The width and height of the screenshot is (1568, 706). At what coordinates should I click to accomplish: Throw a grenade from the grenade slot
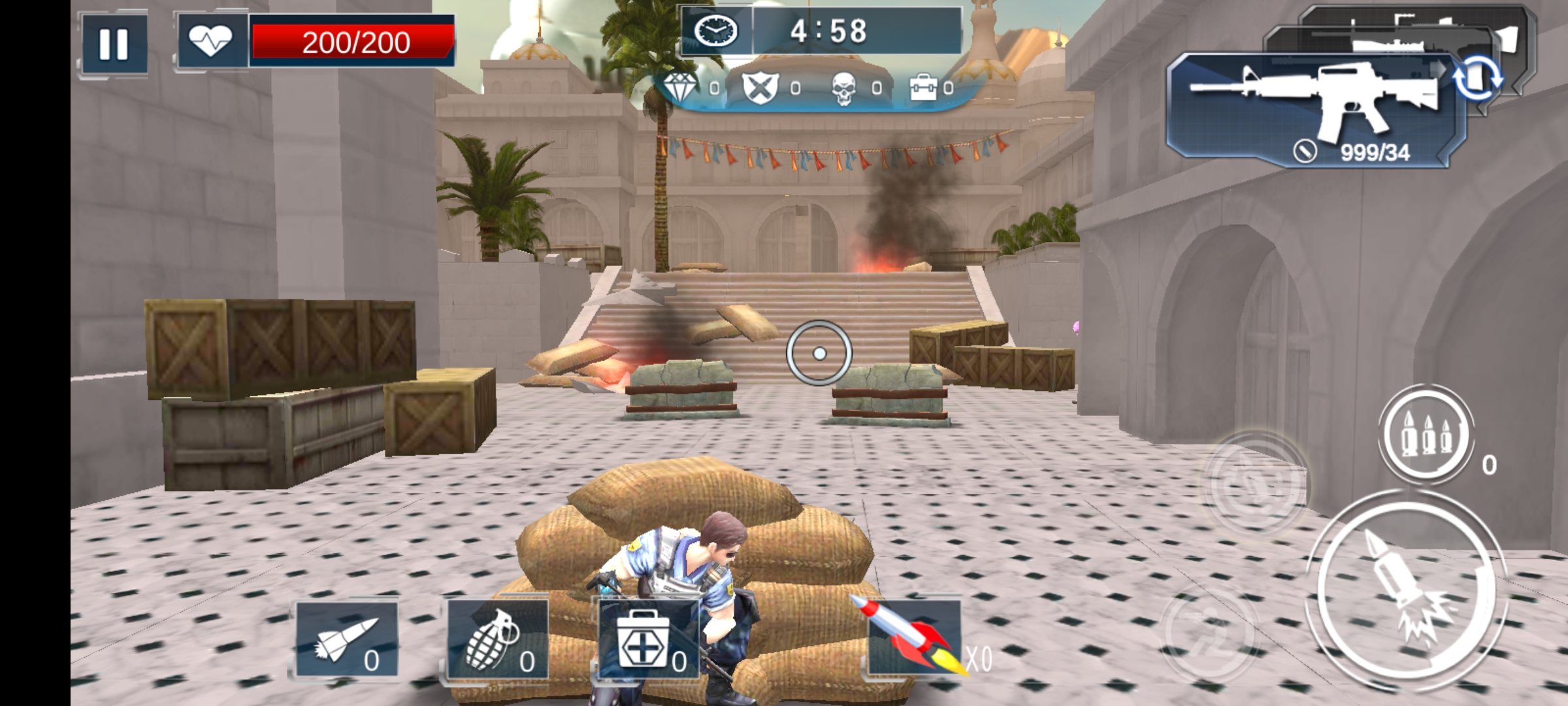pyautogui.click(x=497, y=639)
